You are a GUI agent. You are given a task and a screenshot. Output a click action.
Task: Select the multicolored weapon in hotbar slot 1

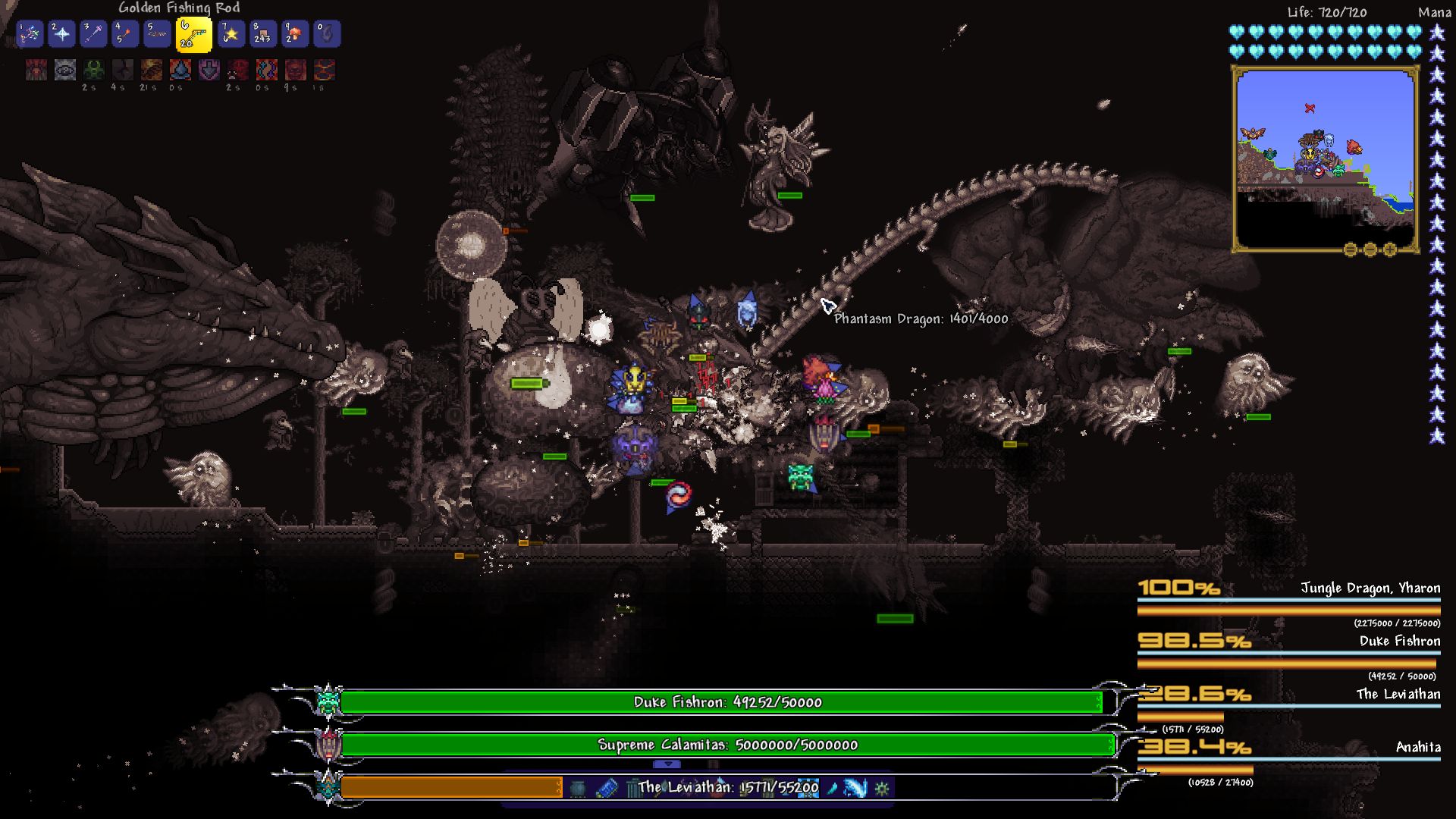coord(30,34)
